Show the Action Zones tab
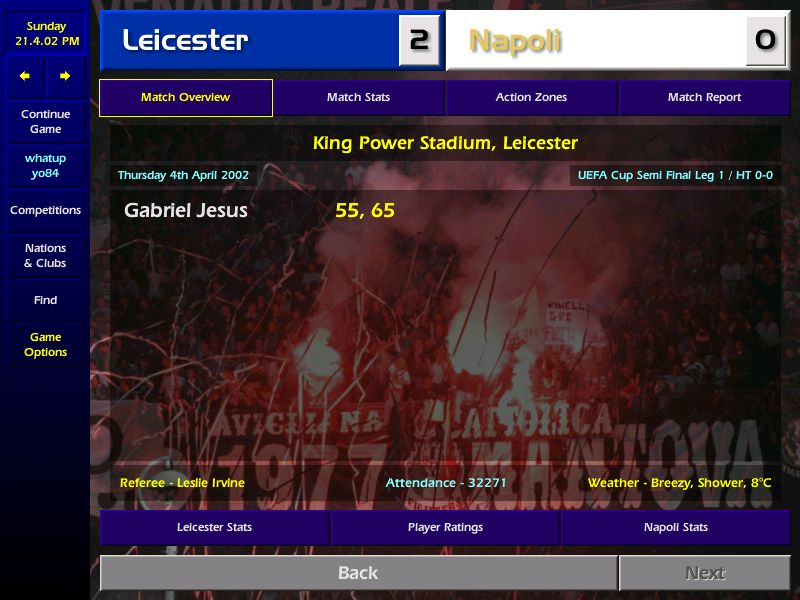This screenshot has width=800, height=600. pyautogui.click(x=531, y=98)
